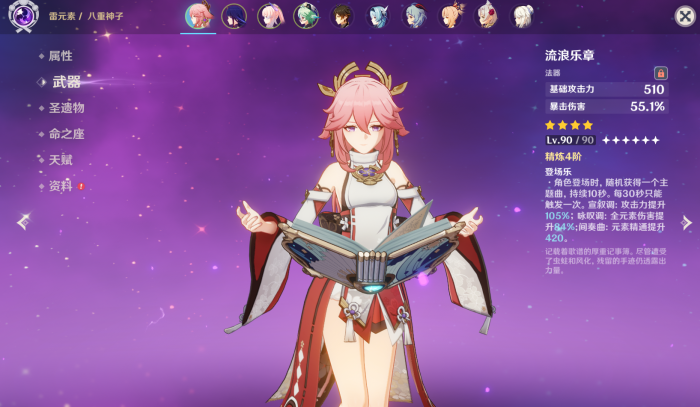Open the 圣遗物 artifacts page
This screenshot has width=700, height=407.
pos(66,108)
